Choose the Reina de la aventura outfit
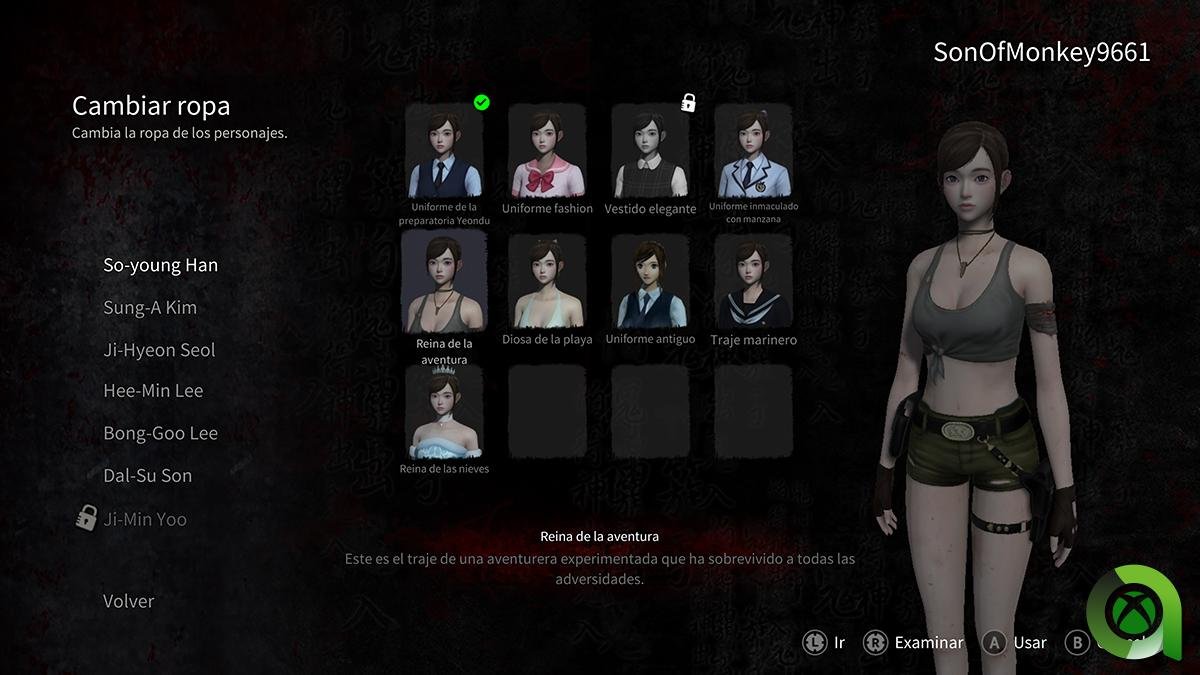Screen dimensions: 1200x675 [444, 283]
